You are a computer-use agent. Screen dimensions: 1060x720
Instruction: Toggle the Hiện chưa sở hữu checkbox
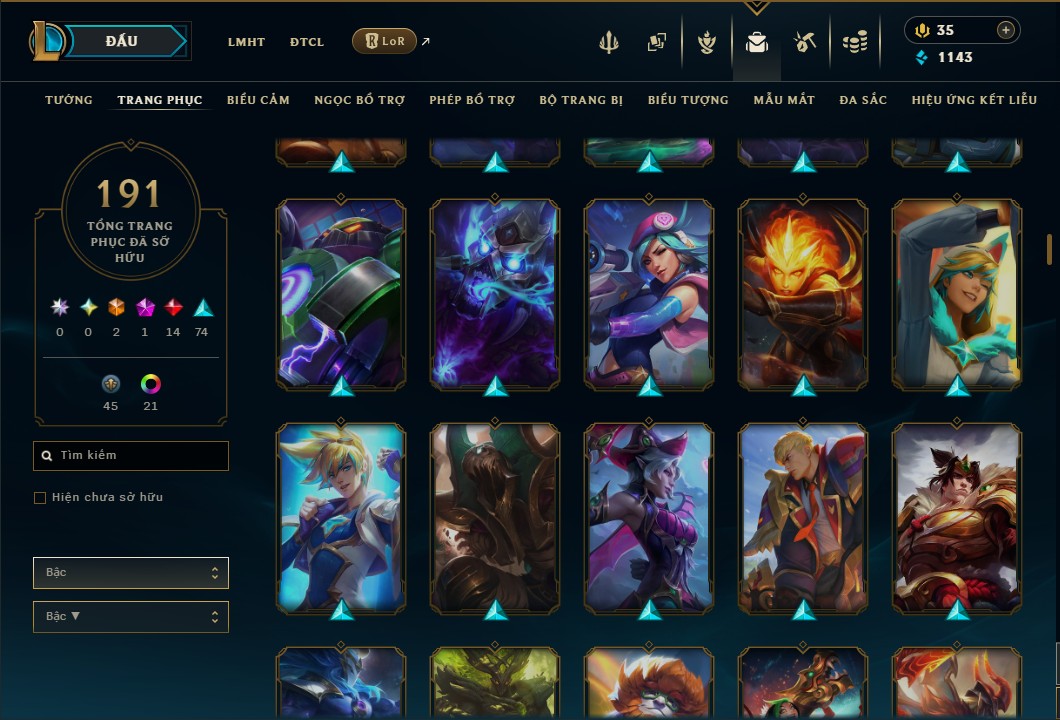click(x=40, y=498)
